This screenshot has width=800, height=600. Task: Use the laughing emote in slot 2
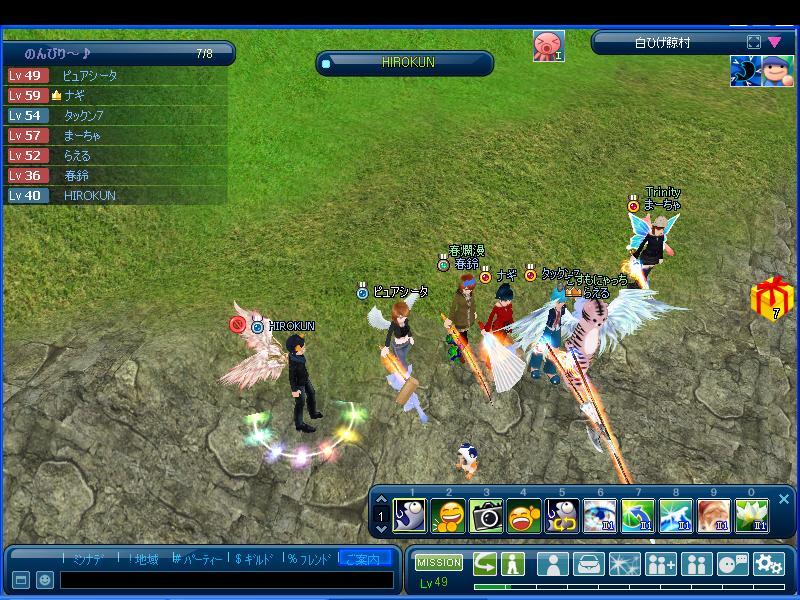(448, 516)
